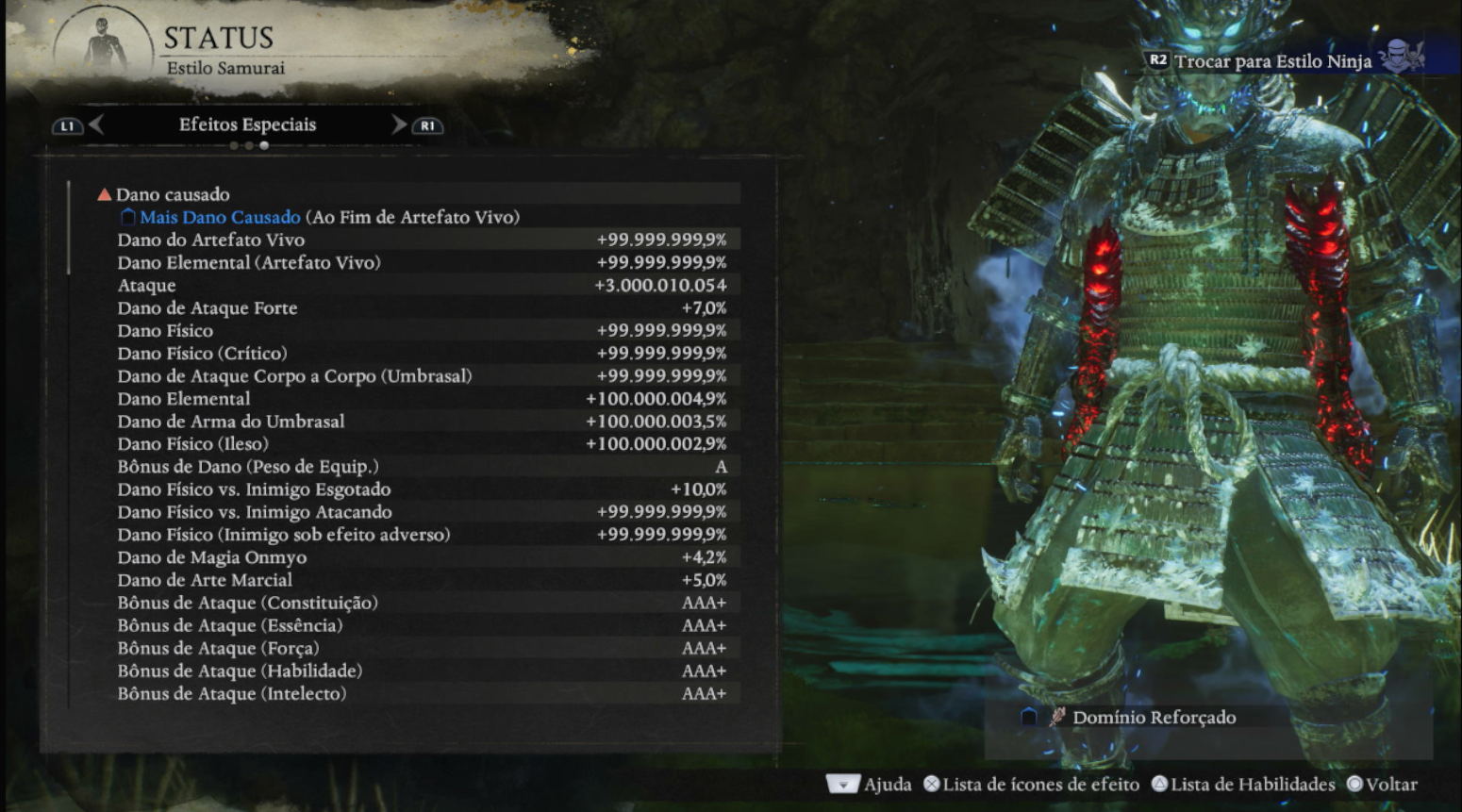The height and width of the screenshot is (812, 1462).
Task: Select Bônus de Ataque (Intelecto) row
Action: (x=420, y=693)
